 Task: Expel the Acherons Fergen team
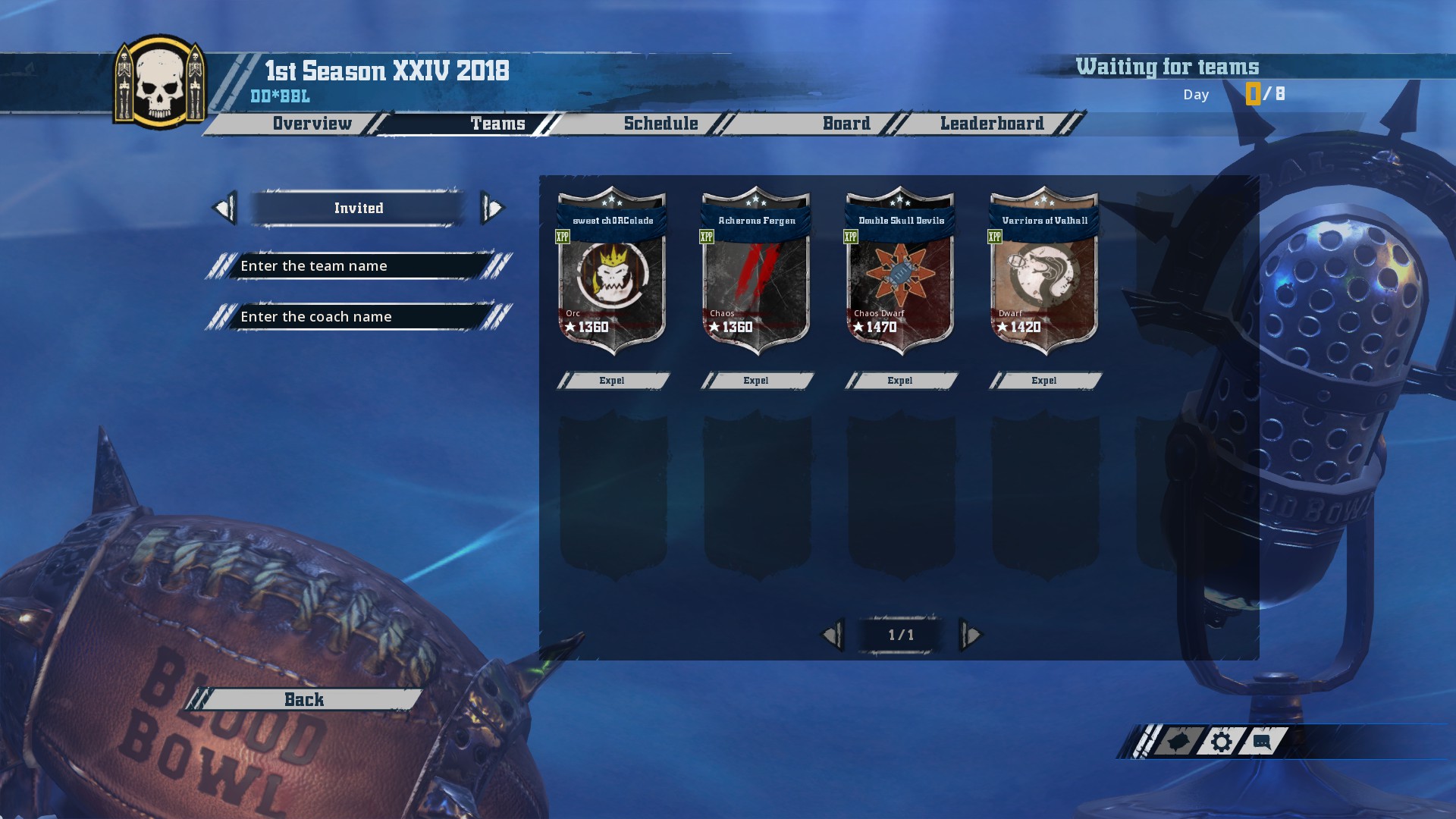click(756, 381)
